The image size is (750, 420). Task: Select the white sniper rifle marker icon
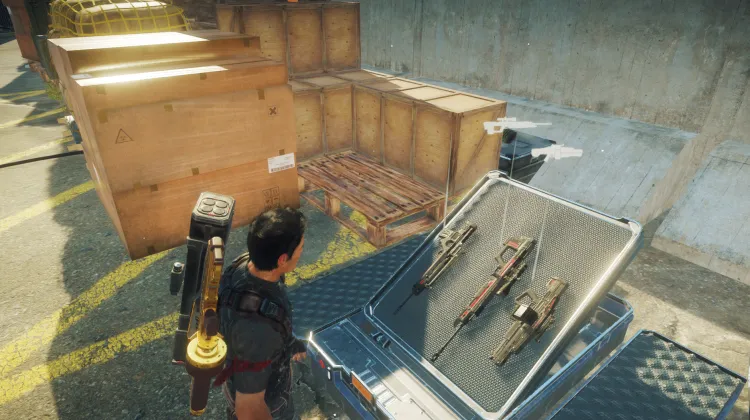point(516,126)
